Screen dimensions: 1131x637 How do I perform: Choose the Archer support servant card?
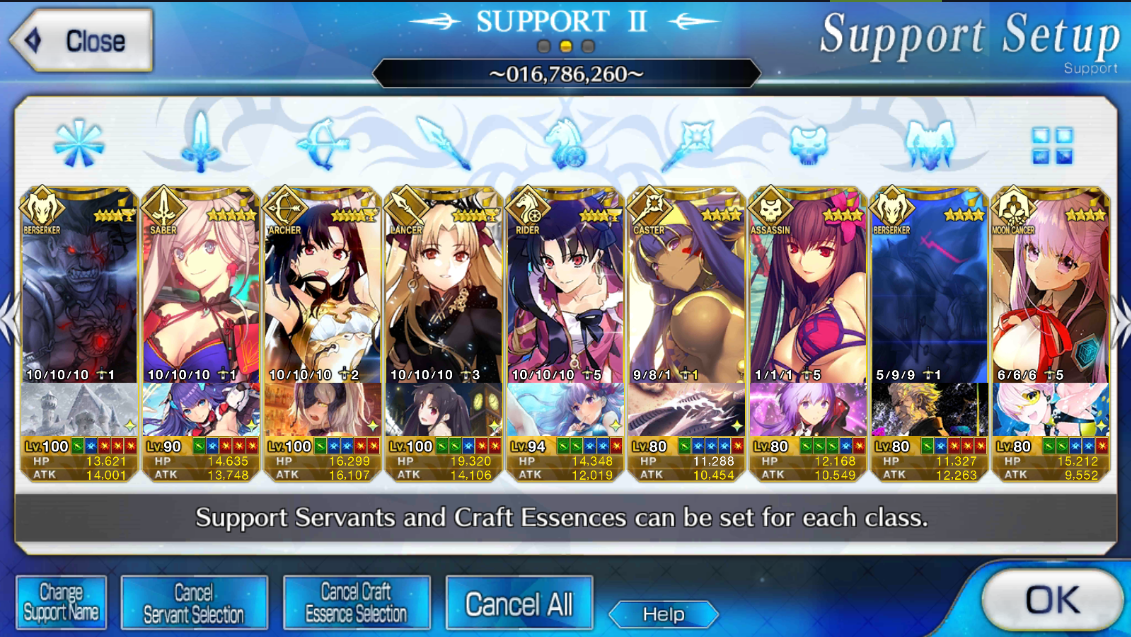click(322, 290)
